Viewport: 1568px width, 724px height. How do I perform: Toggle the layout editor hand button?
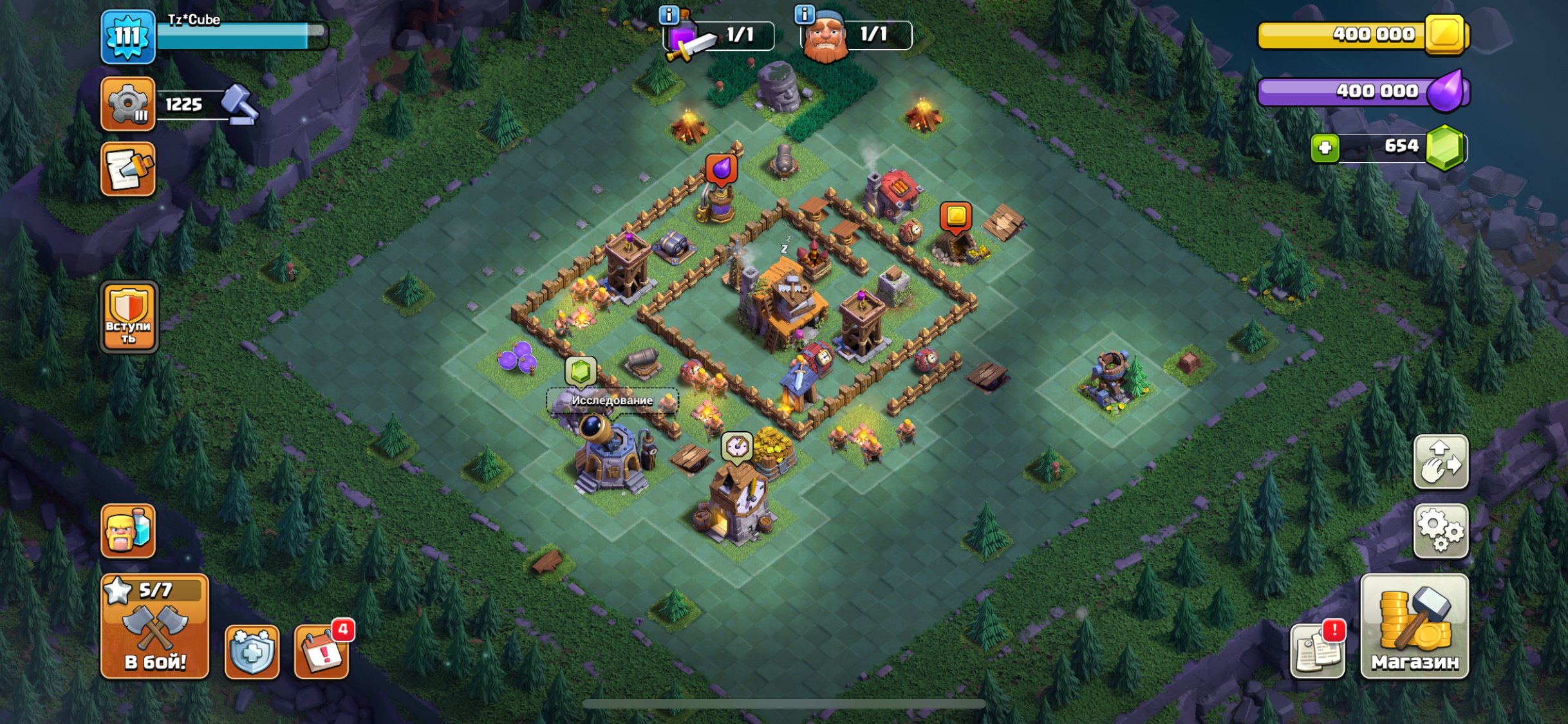(1441, 462)
